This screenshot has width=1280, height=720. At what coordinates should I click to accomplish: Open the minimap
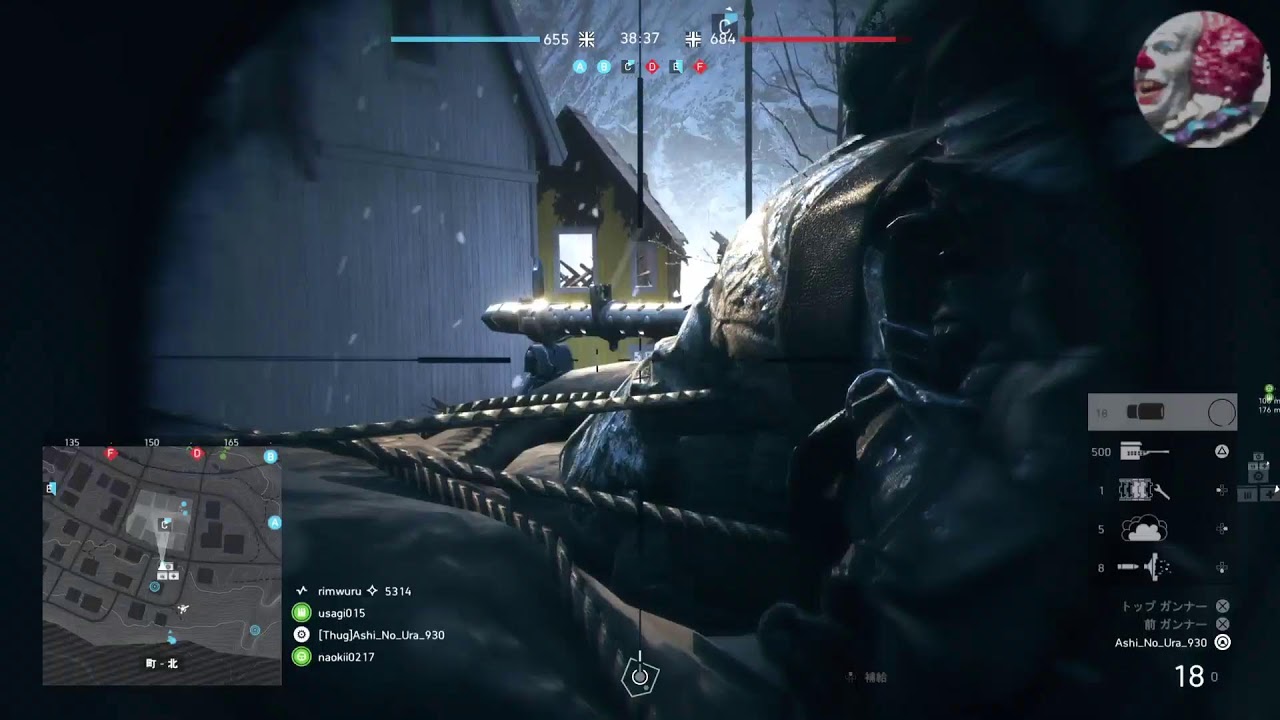161,565
